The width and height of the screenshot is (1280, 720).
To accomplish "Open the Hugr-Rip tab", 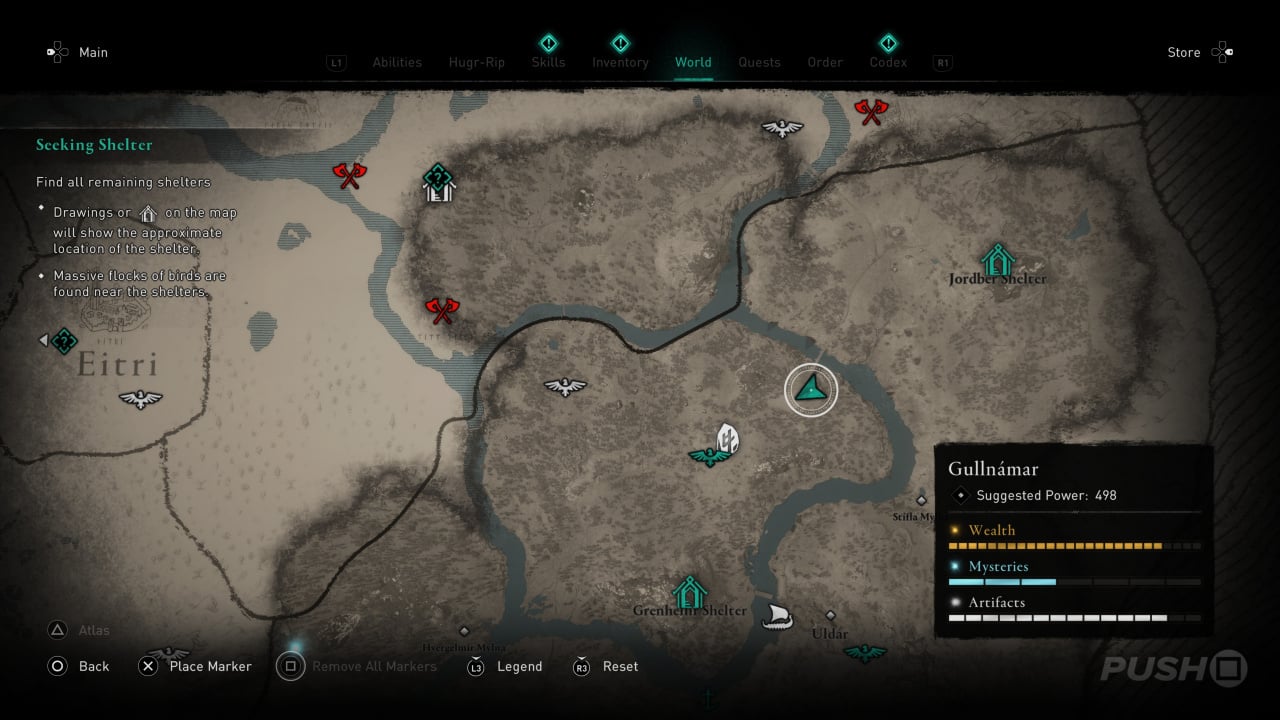I will click(x=477, y=62).
